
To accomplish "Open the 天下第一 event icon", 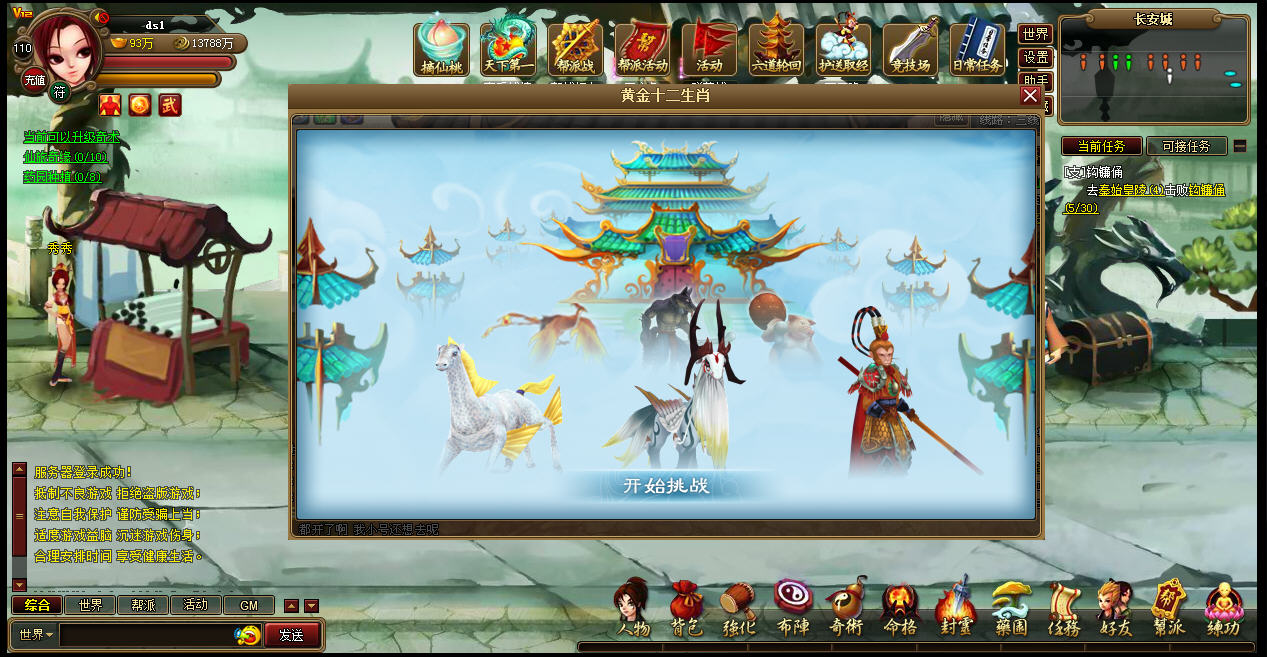I will click(x=508, y=49).
